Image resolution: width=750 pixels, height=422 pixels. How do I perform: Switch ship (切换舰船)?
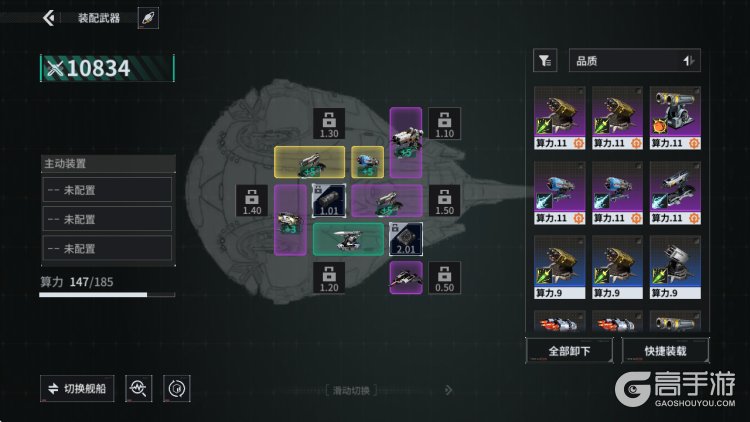coord(77,388)
